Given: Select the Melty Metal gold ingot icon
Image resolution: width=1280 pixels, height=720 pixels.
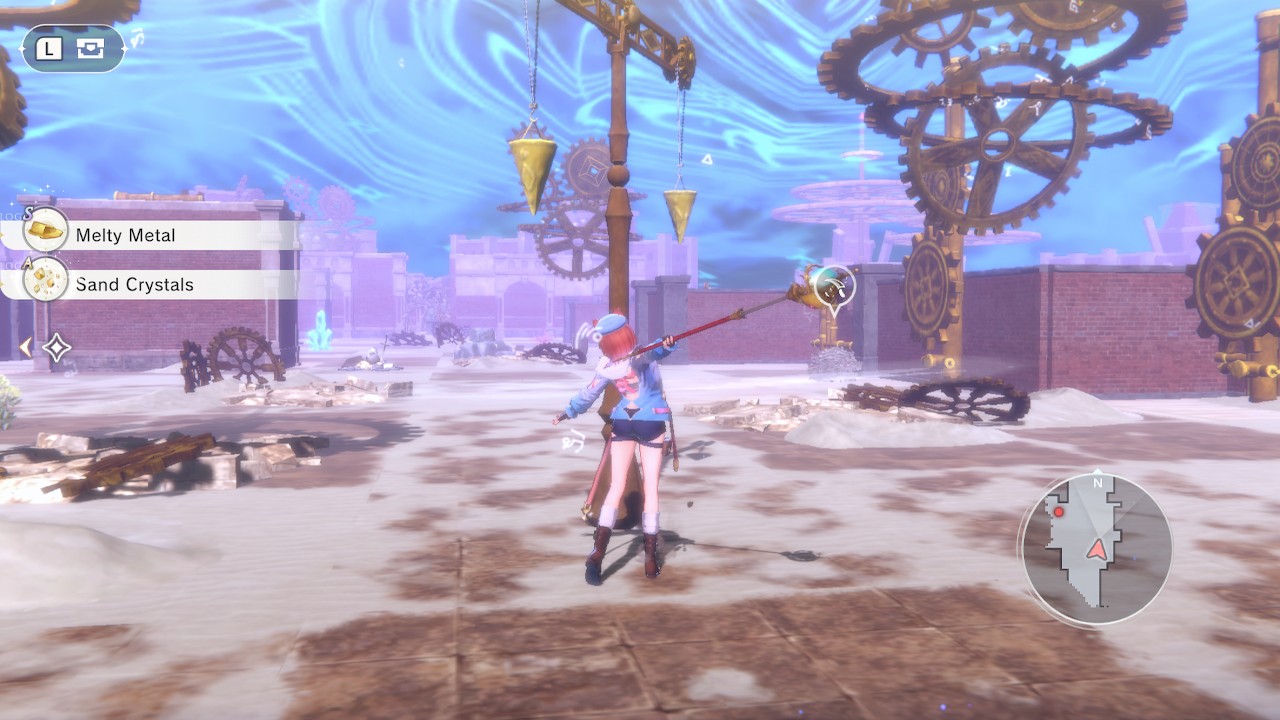Looking at the screenshot, I should (44, 233).
